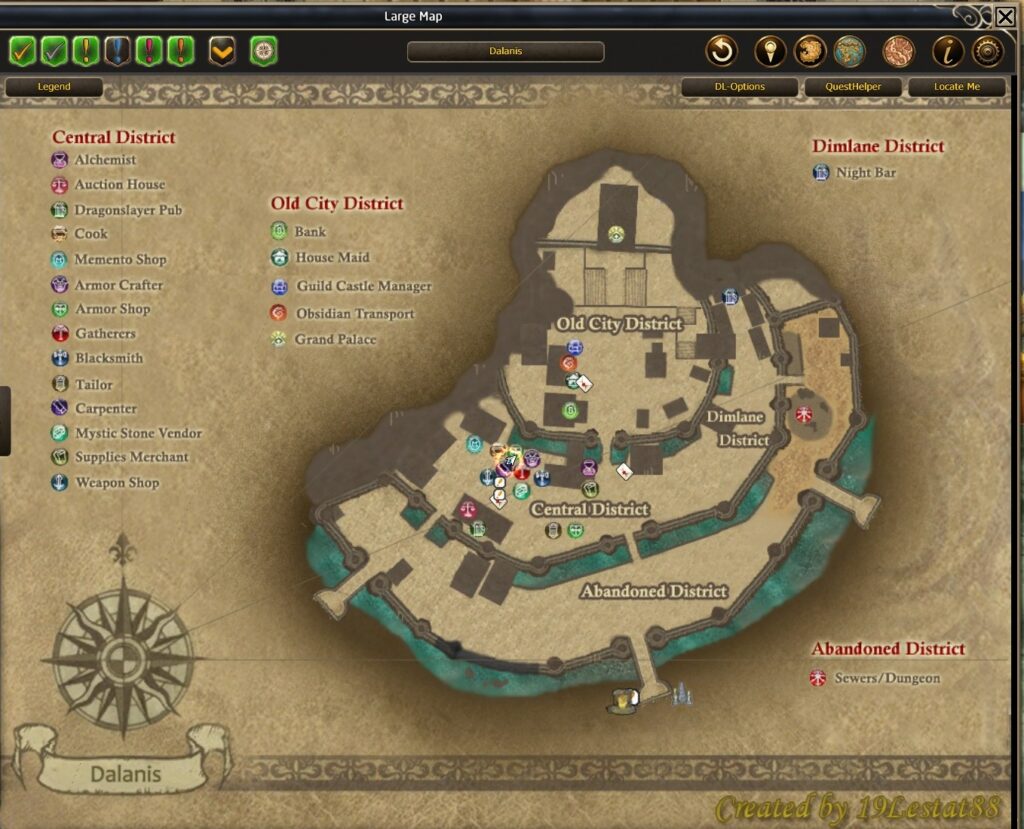This screenshot has width=1024, height=829.
Task: Click the map pin marker button
Action: click(x=768, y=51)
